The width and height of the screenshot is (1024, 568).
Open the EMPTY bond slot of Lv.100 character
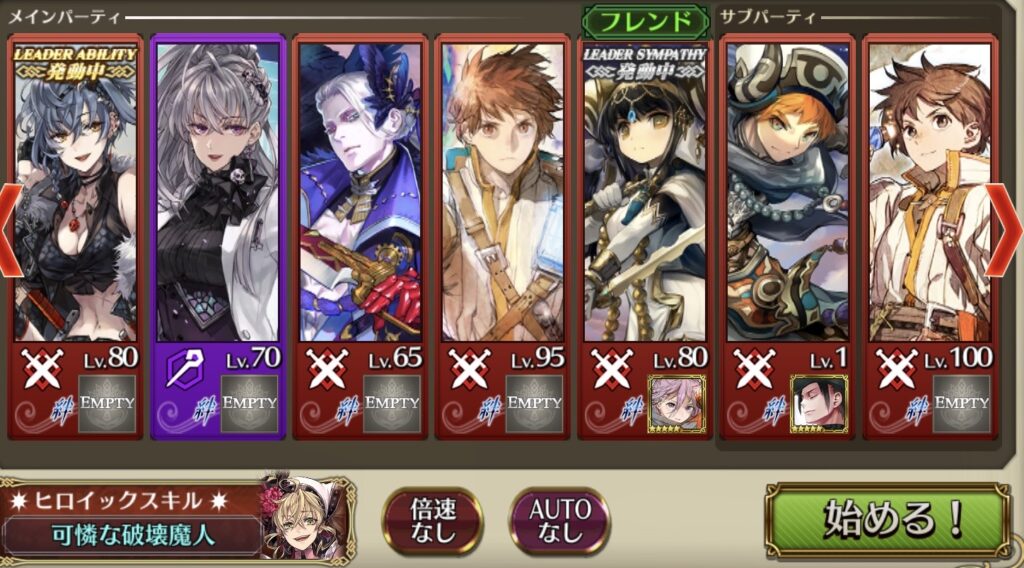pyautogui.click(x=961, y=403)
